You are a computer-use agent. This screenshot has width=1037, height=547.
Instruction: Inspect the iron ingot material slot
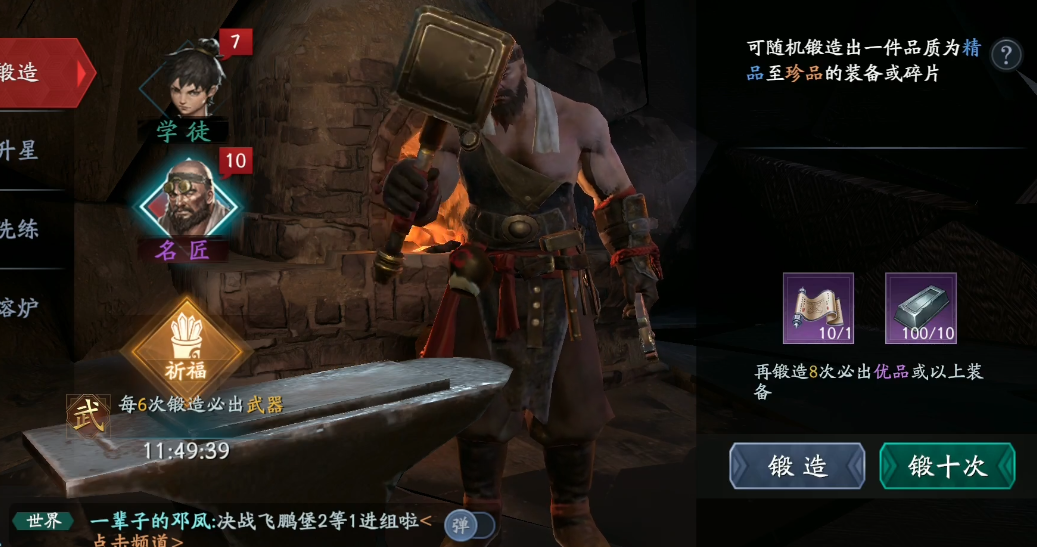(x=920, y=308)
